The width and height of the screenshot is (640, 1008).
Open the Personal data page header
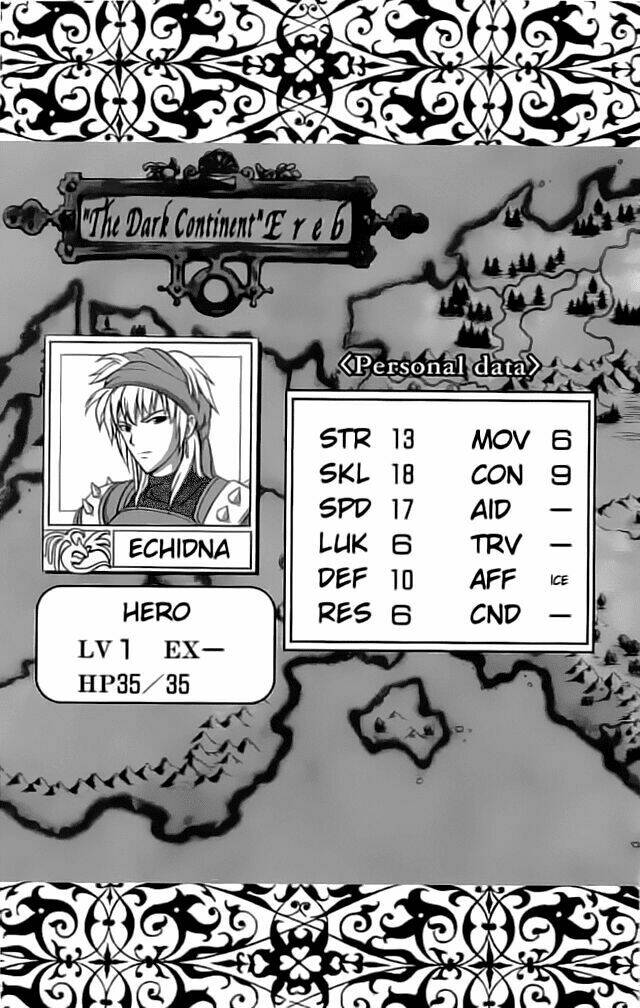coord(439,366)
